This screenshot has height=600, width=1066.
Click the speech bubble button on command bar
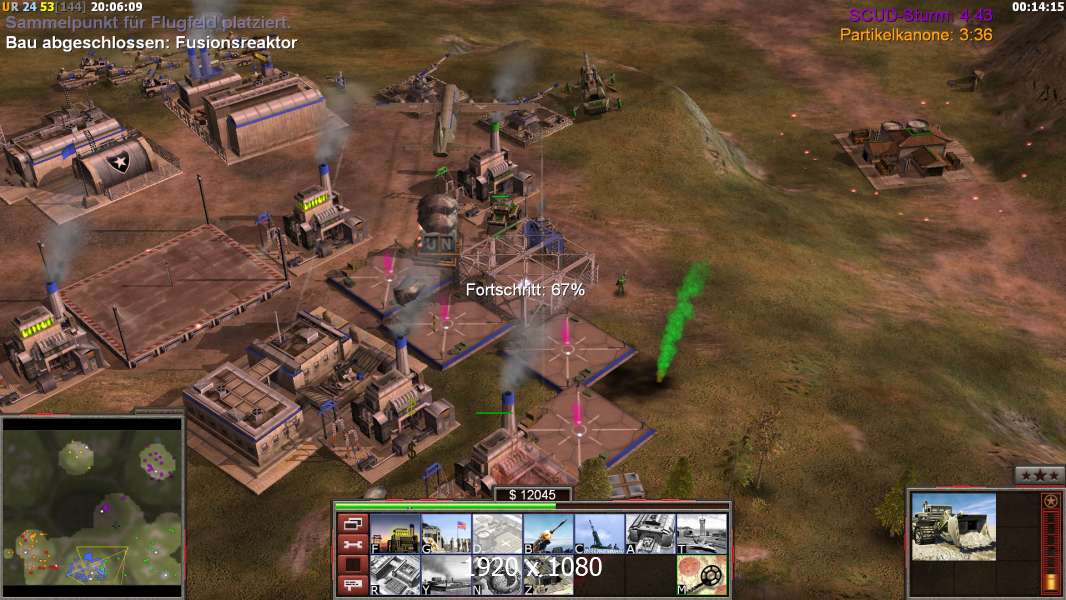(x=352, y=586)
